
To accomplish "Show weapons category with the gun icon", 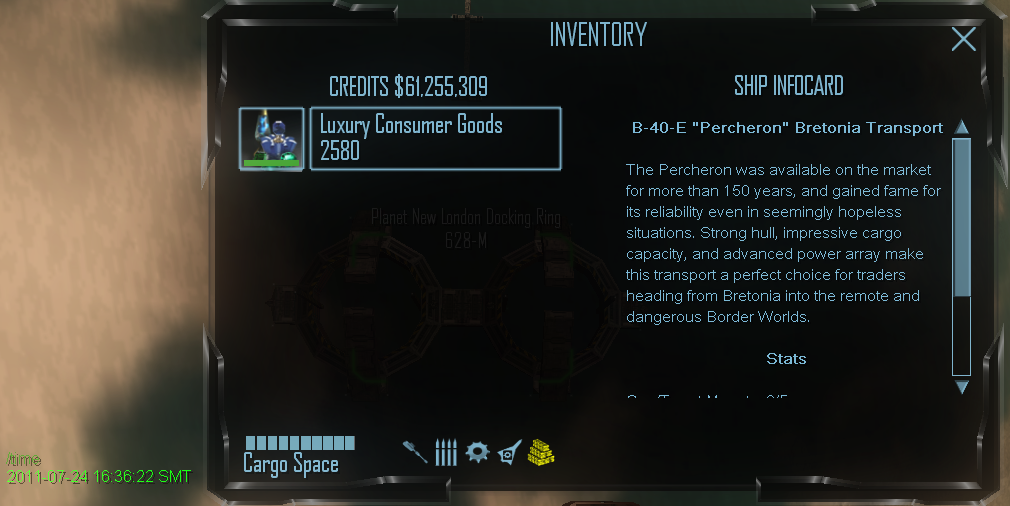I will tap(415, 452).
